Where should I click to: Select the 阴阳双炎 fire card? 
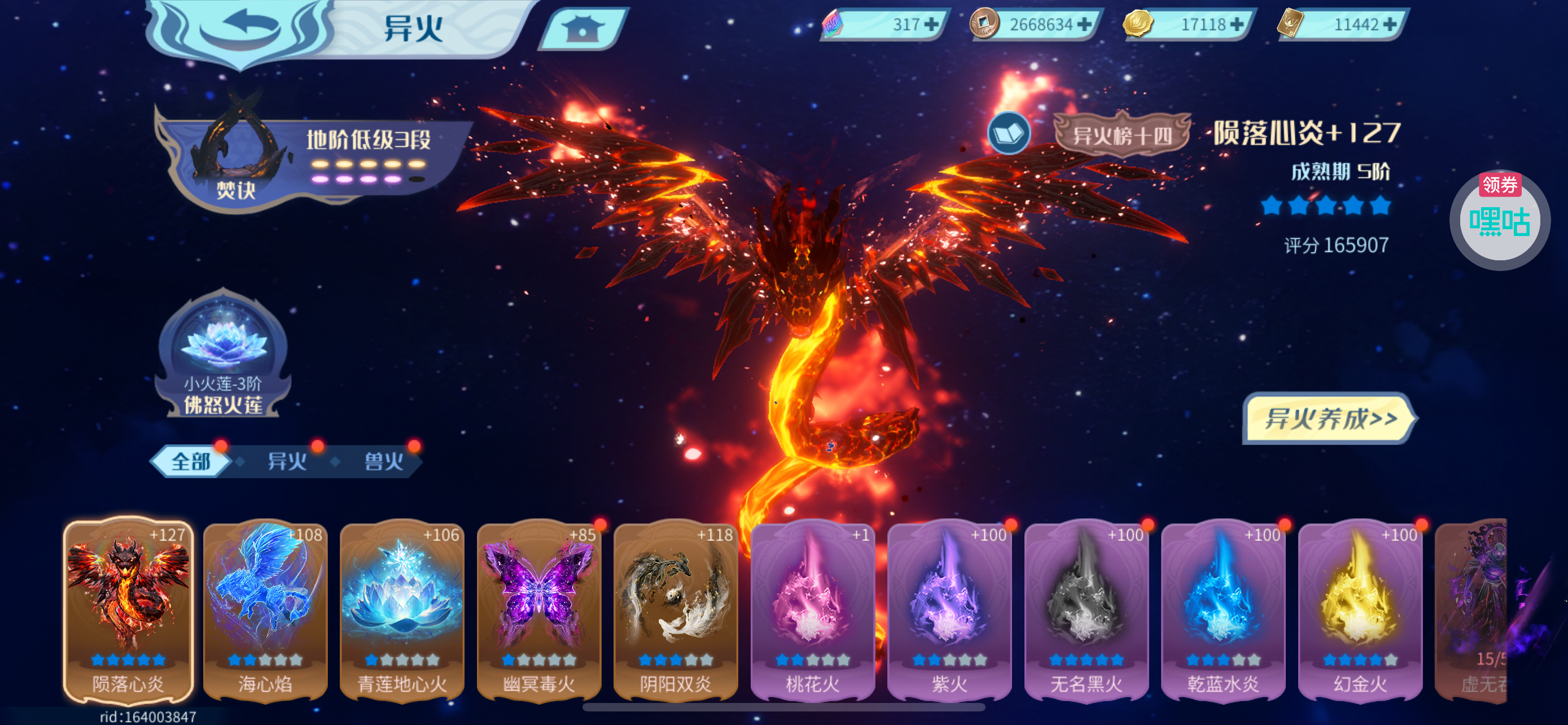(676, 610)
